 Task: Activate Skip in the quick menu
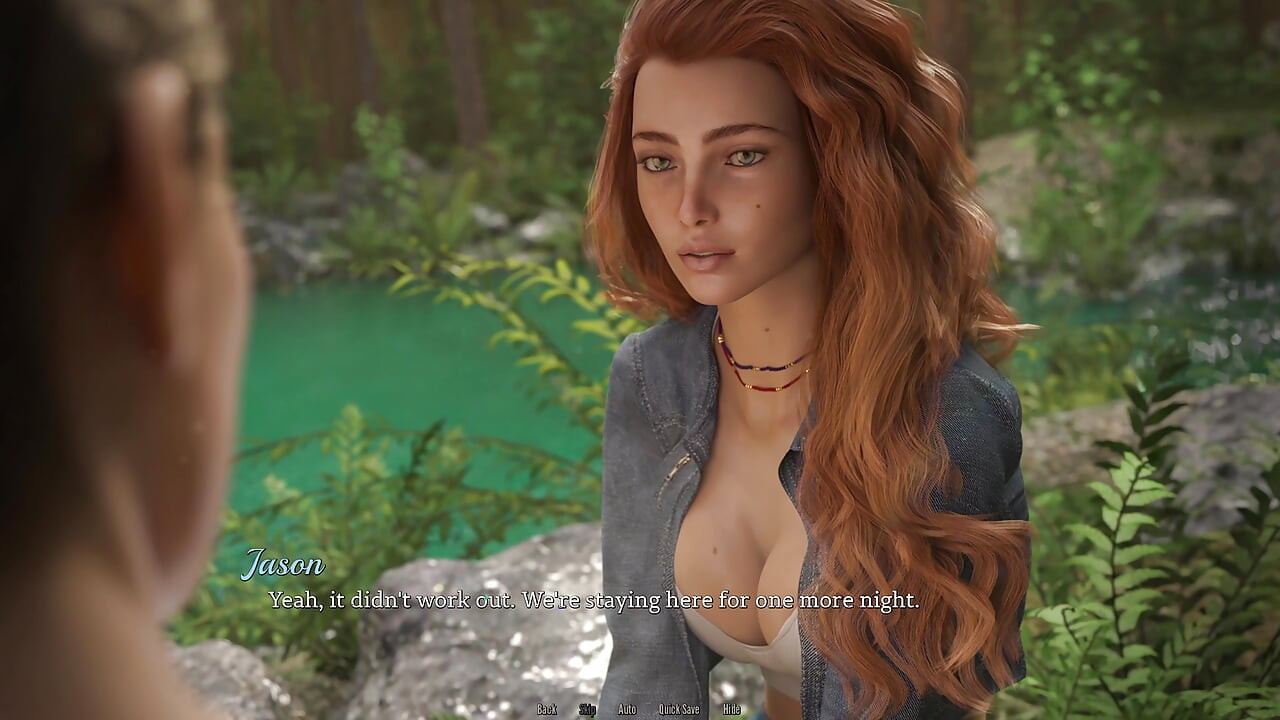(x=588, y=709)
